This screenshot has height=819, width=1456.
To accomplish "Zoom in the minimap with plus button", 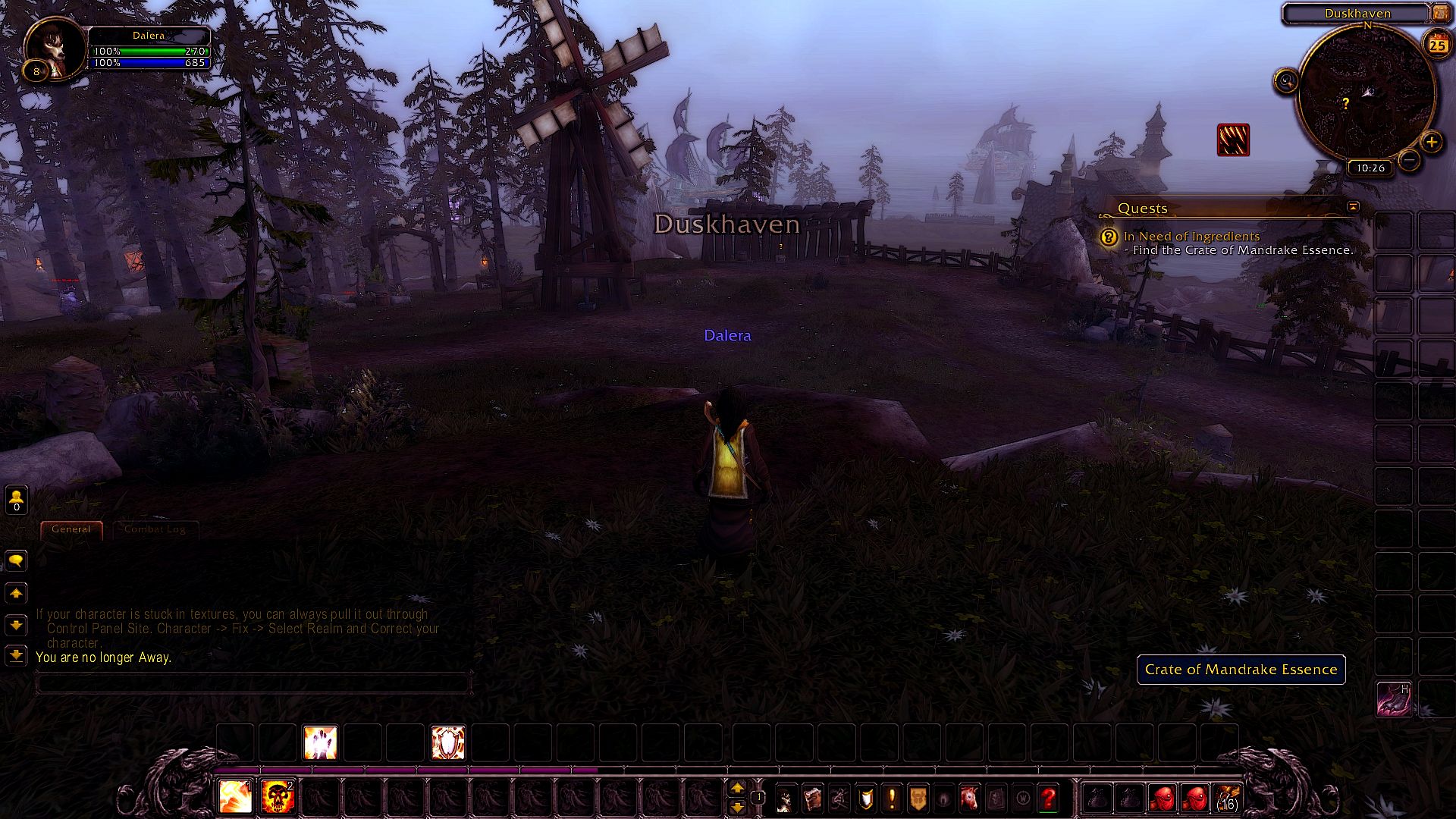I will (x=1431, y=142).
